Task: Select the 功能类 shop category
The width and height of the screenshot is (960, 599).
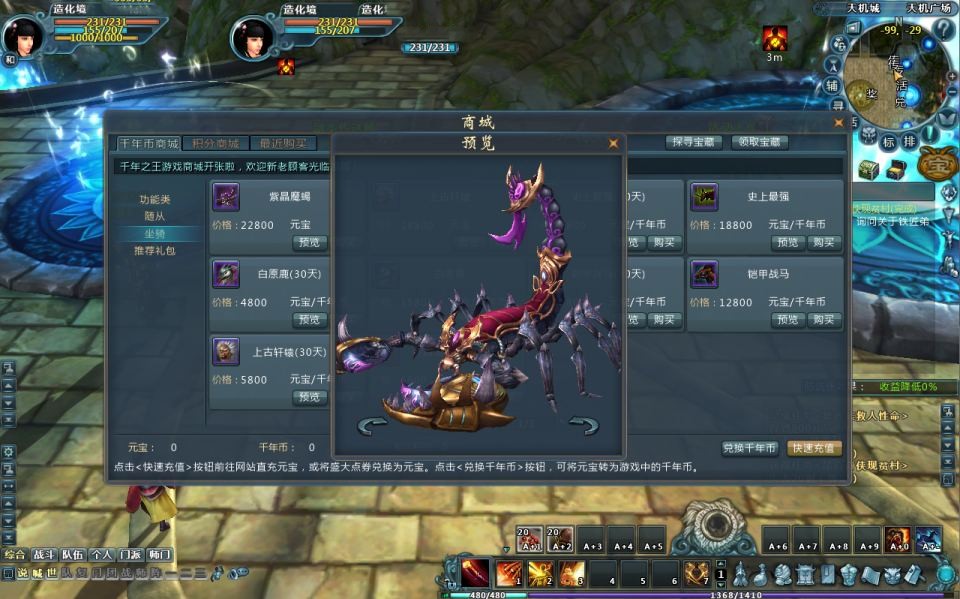Action: 154,199
